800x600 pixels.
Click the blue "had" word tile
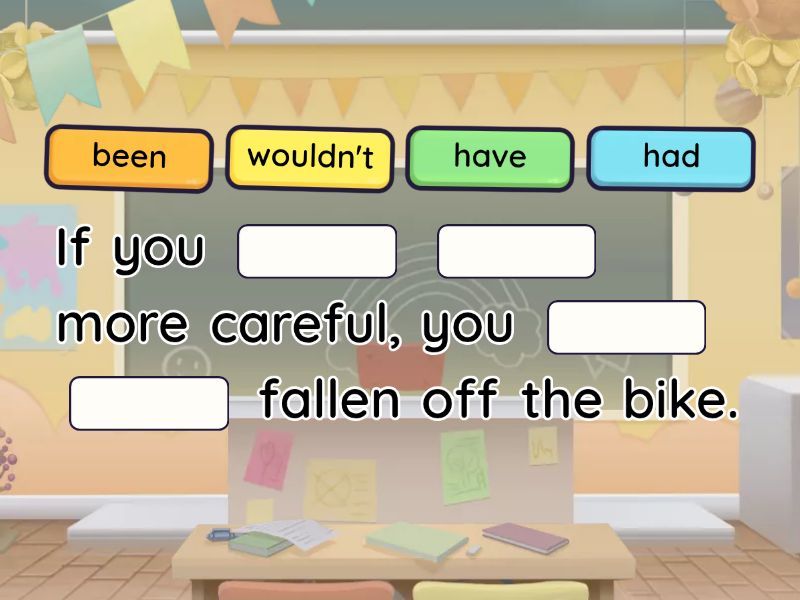pyautogui.click(x=671, y=157)
